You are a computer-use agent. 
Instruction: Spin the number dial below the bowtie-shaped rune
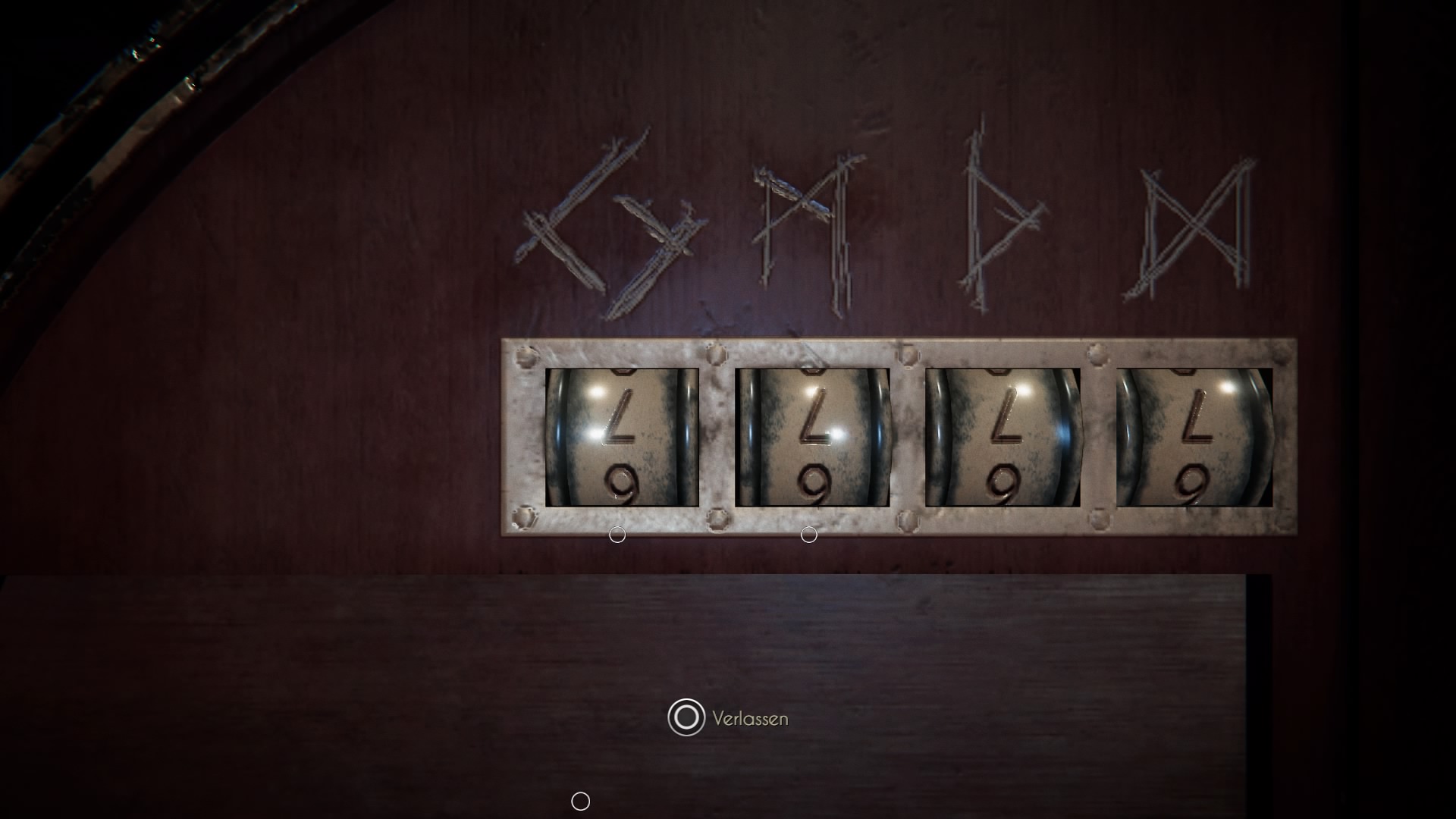click(1194, 438)
